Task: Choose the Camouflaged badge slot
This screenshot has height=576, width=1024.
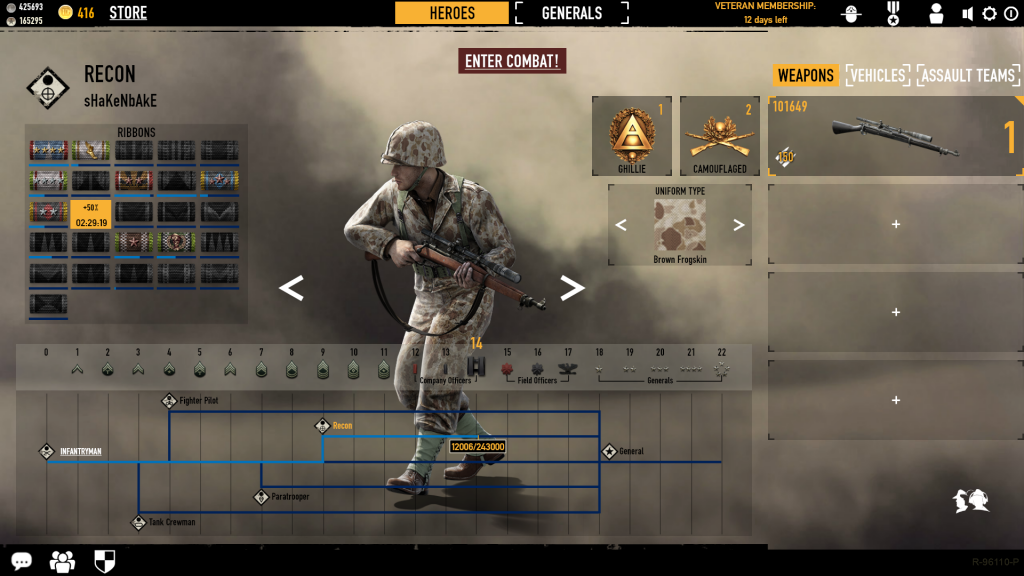Action: (719, 136)
